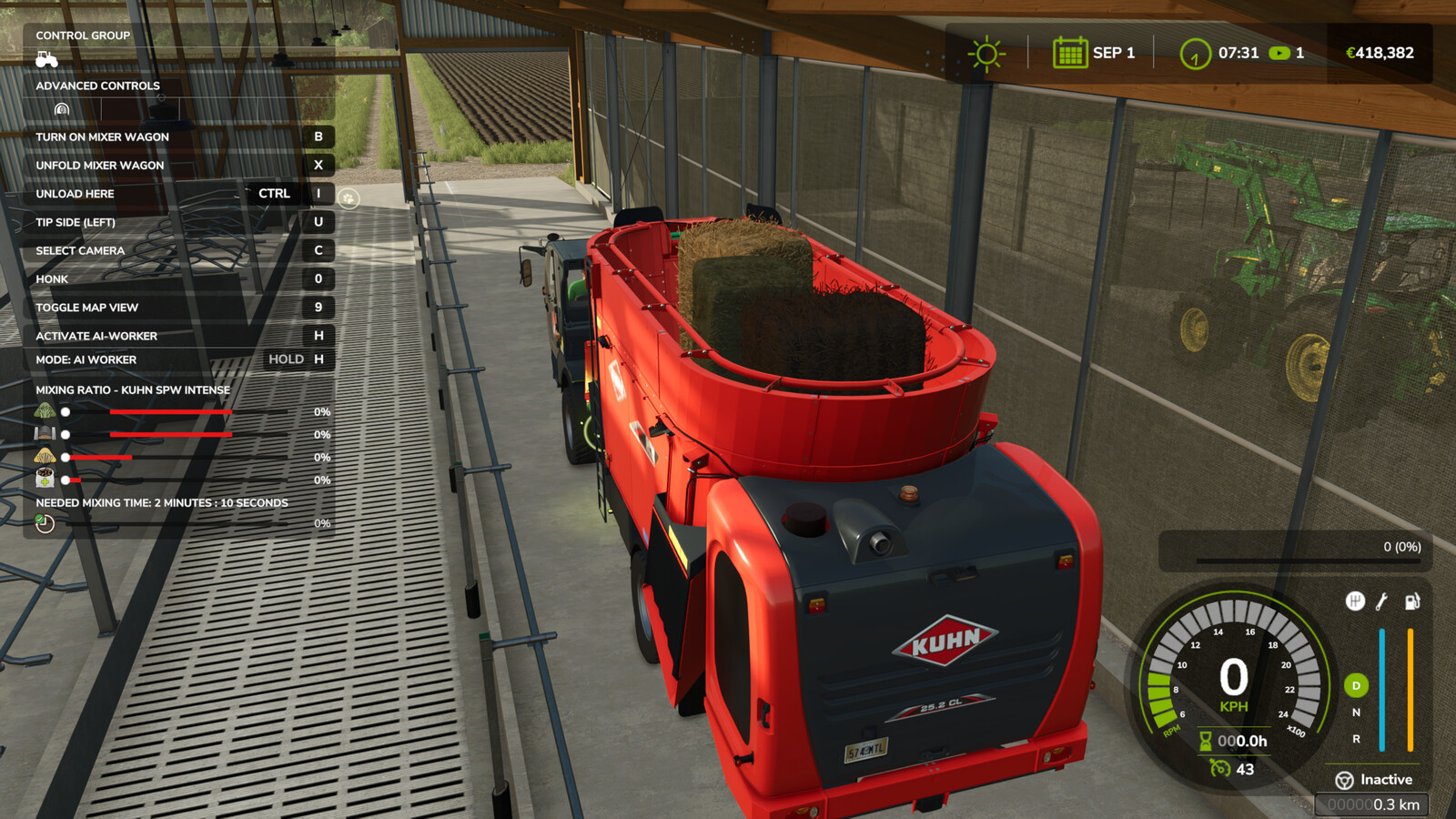Click the mixer wagon icon under Advanced Controls
1456x819 pixels.
tap(61, 107)
